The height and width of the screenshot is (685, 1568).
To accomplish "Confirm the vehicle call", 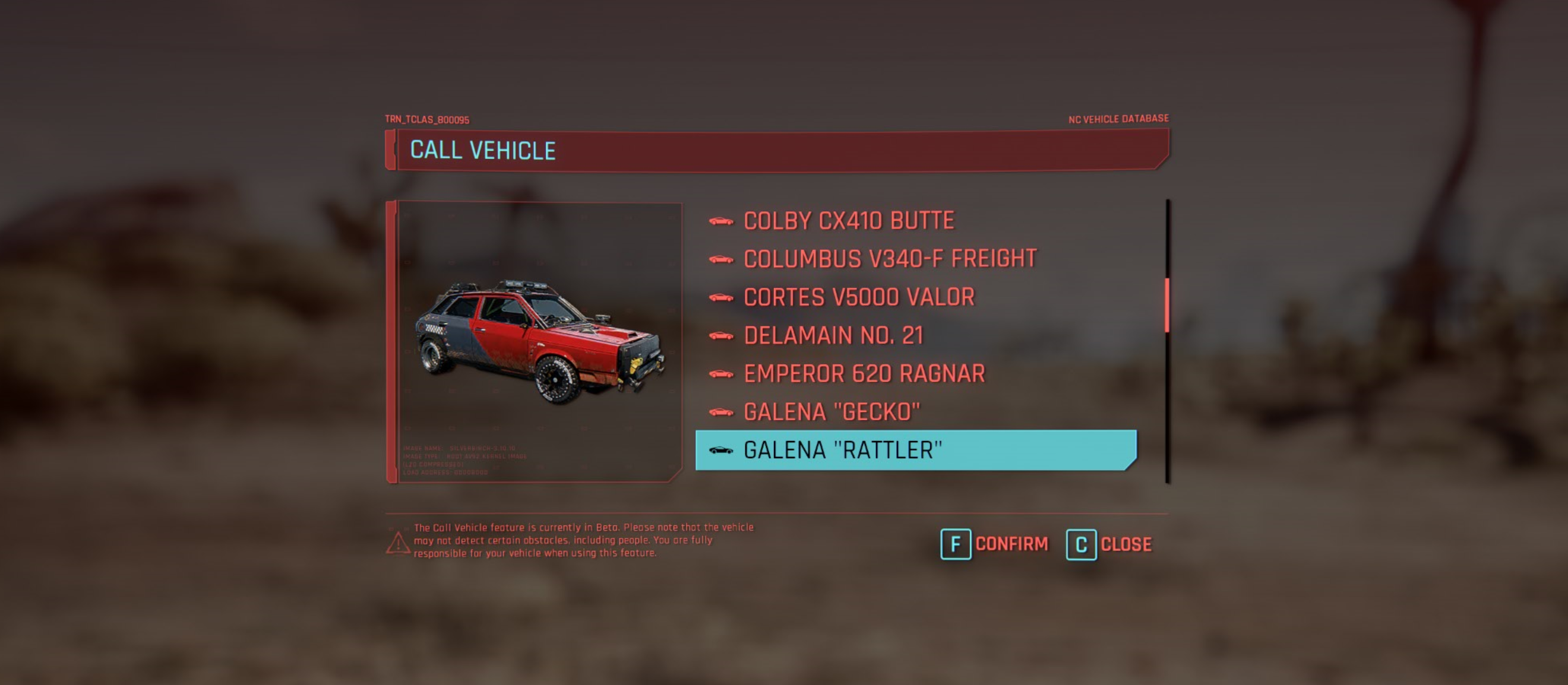I will click(x=995, y=544).
